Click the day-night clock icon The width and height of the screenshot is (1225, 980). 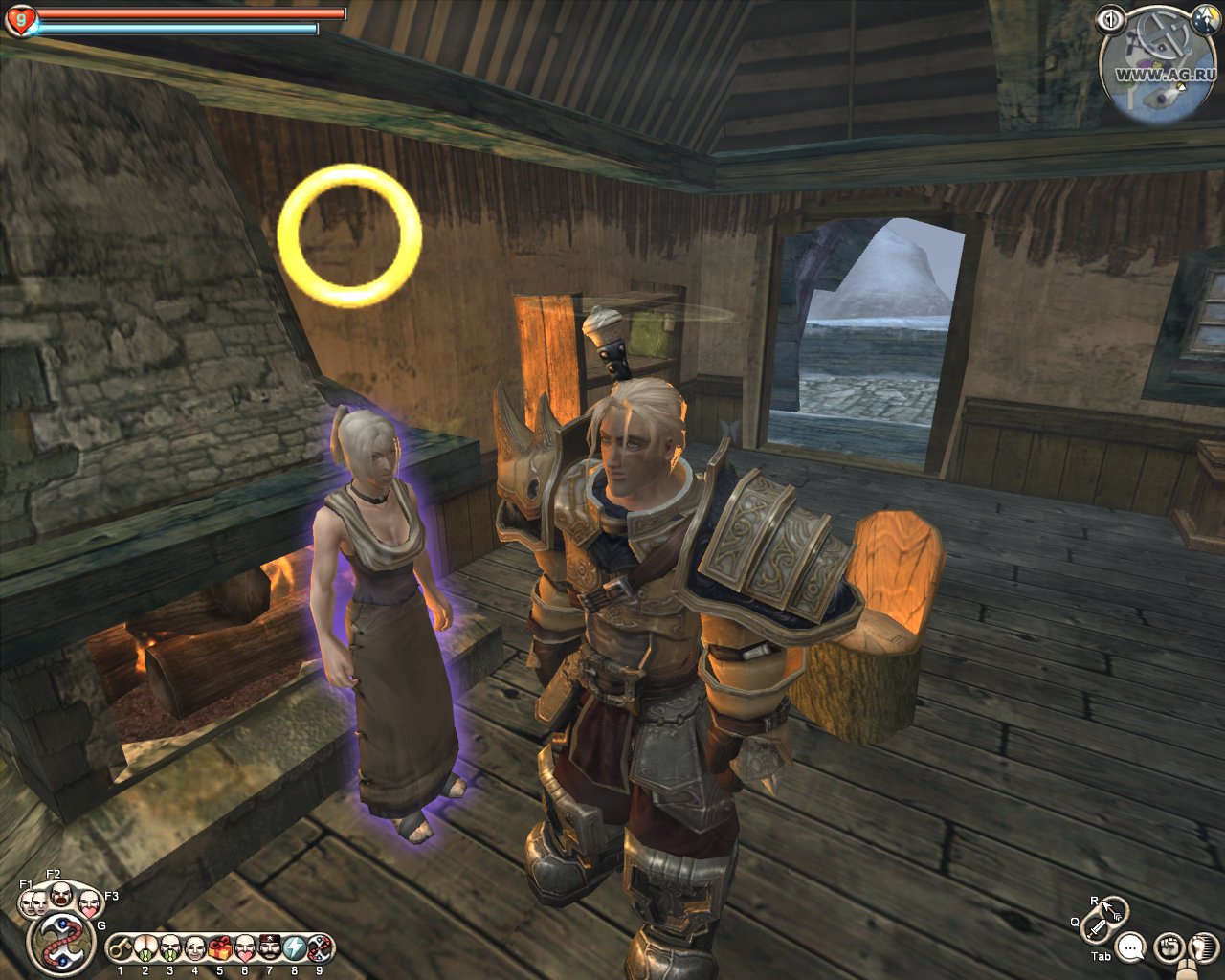[x=1202, y=18]
